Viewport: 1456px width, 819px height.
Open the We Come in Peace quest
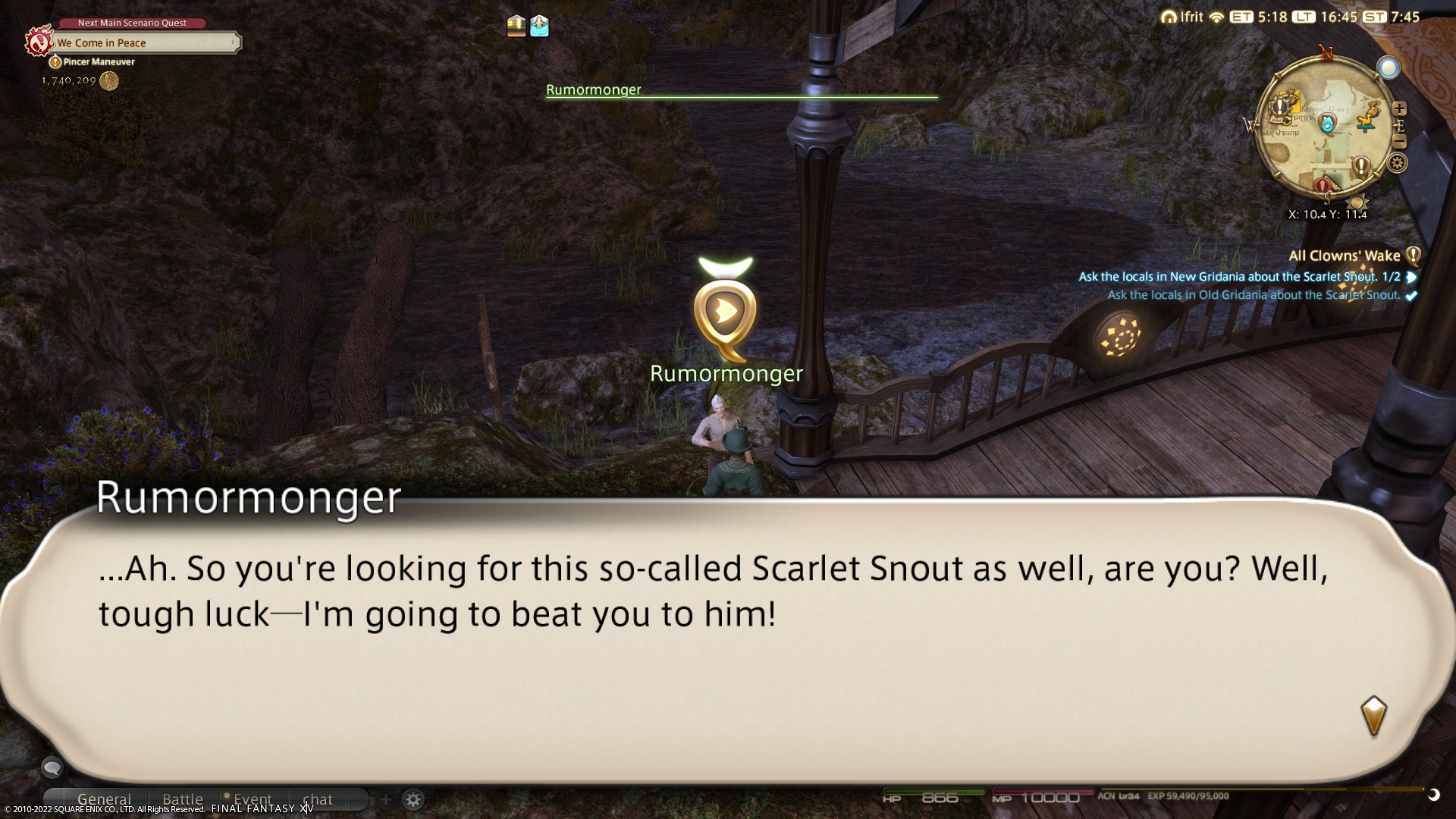click(x=144, y=43)
